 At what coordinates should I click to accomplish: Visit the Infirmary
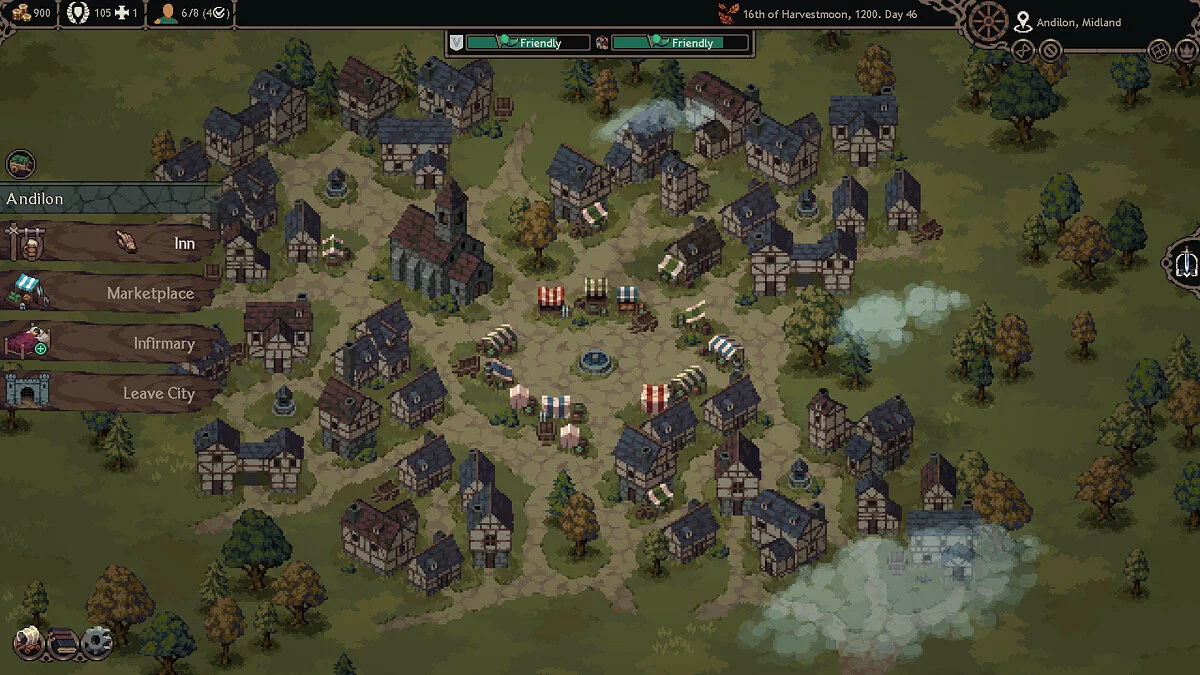[110, 343]
